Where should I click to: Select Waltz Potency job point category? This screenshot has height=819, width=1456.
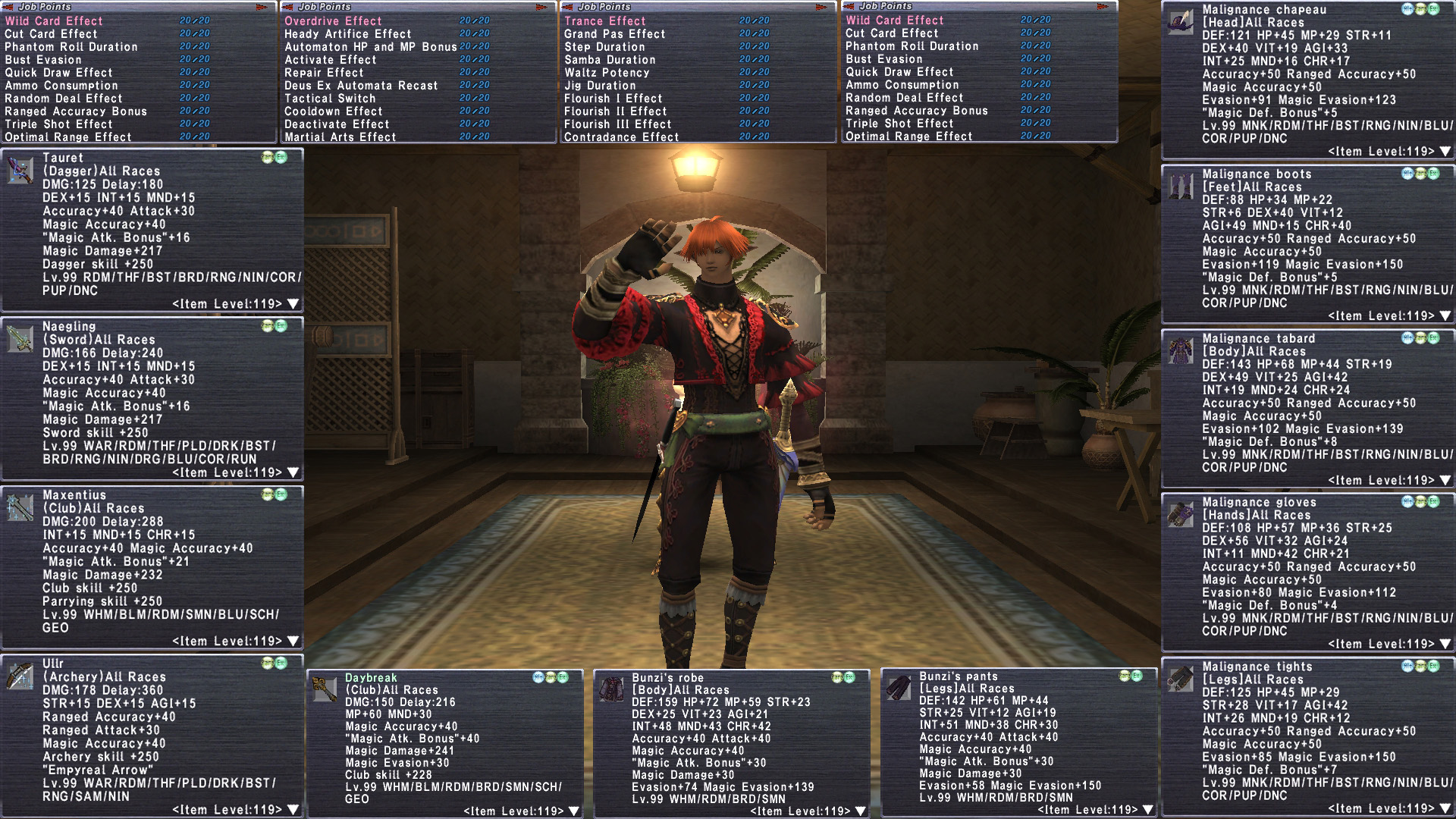coord(607,73)
